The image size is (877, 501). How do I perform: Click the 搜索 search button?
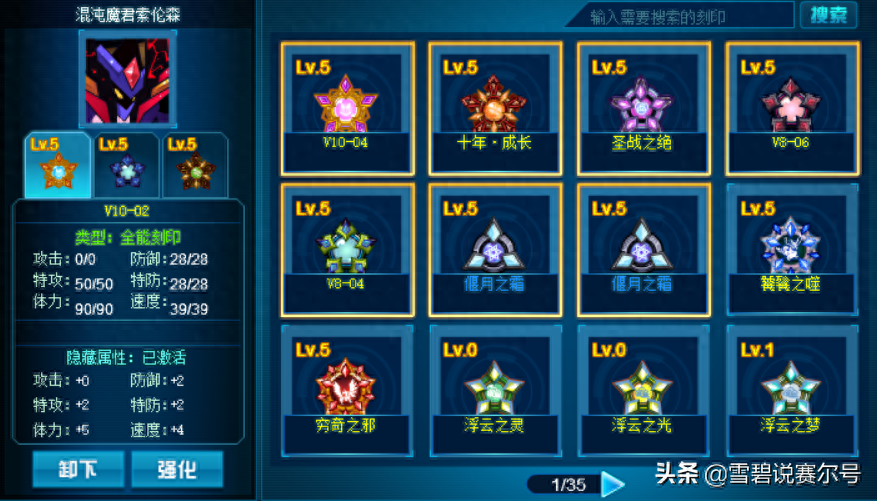pos(827,15)
